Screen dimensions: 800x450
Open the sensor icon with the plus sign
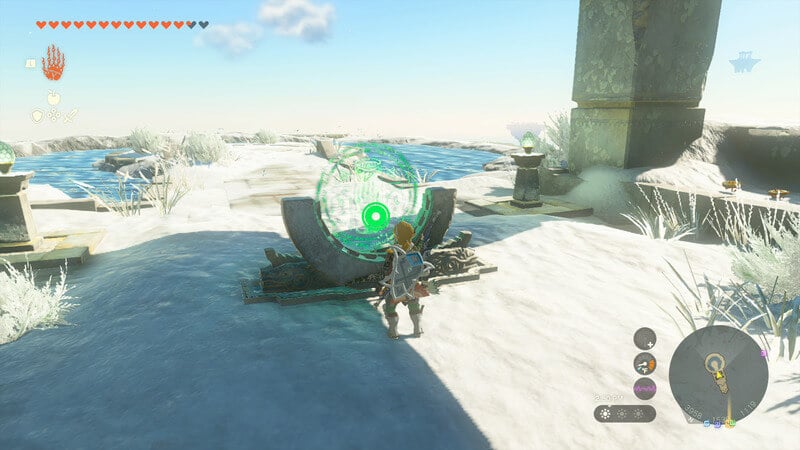click(645, 338)
